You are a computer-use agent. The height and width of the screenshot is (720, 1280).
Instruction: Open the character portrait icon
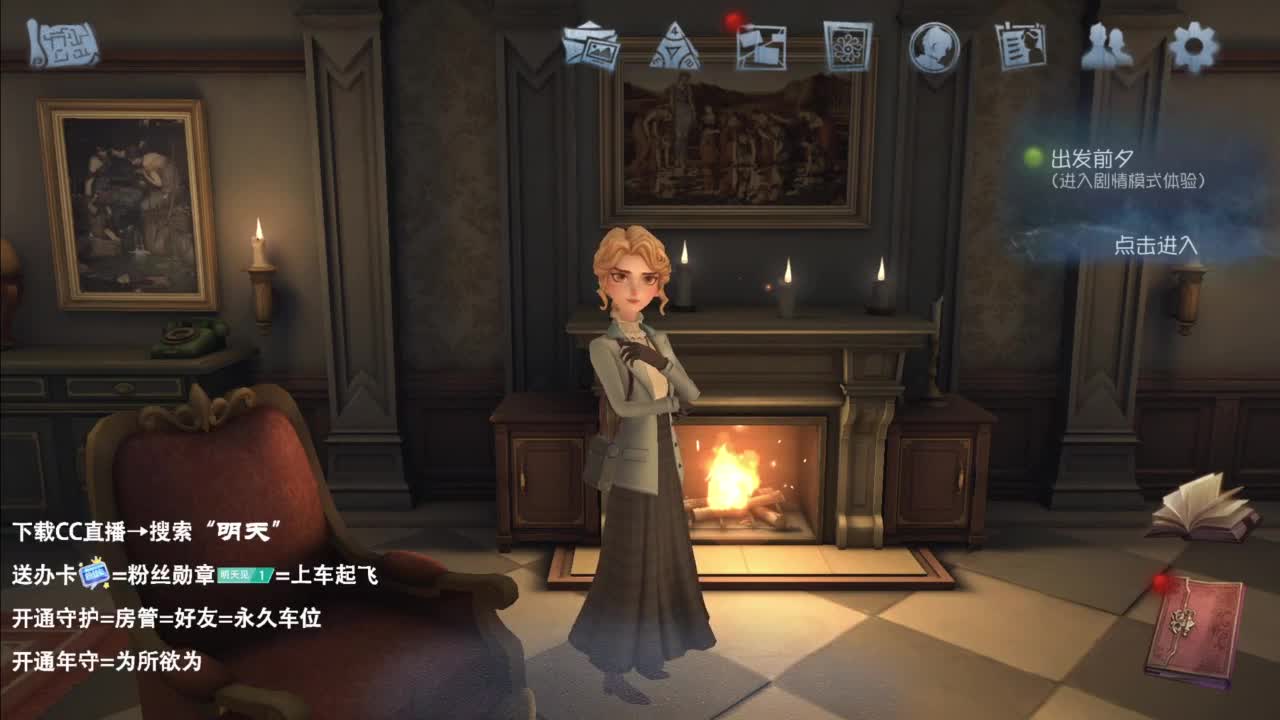pyautogui.click(x=935, y=46)
